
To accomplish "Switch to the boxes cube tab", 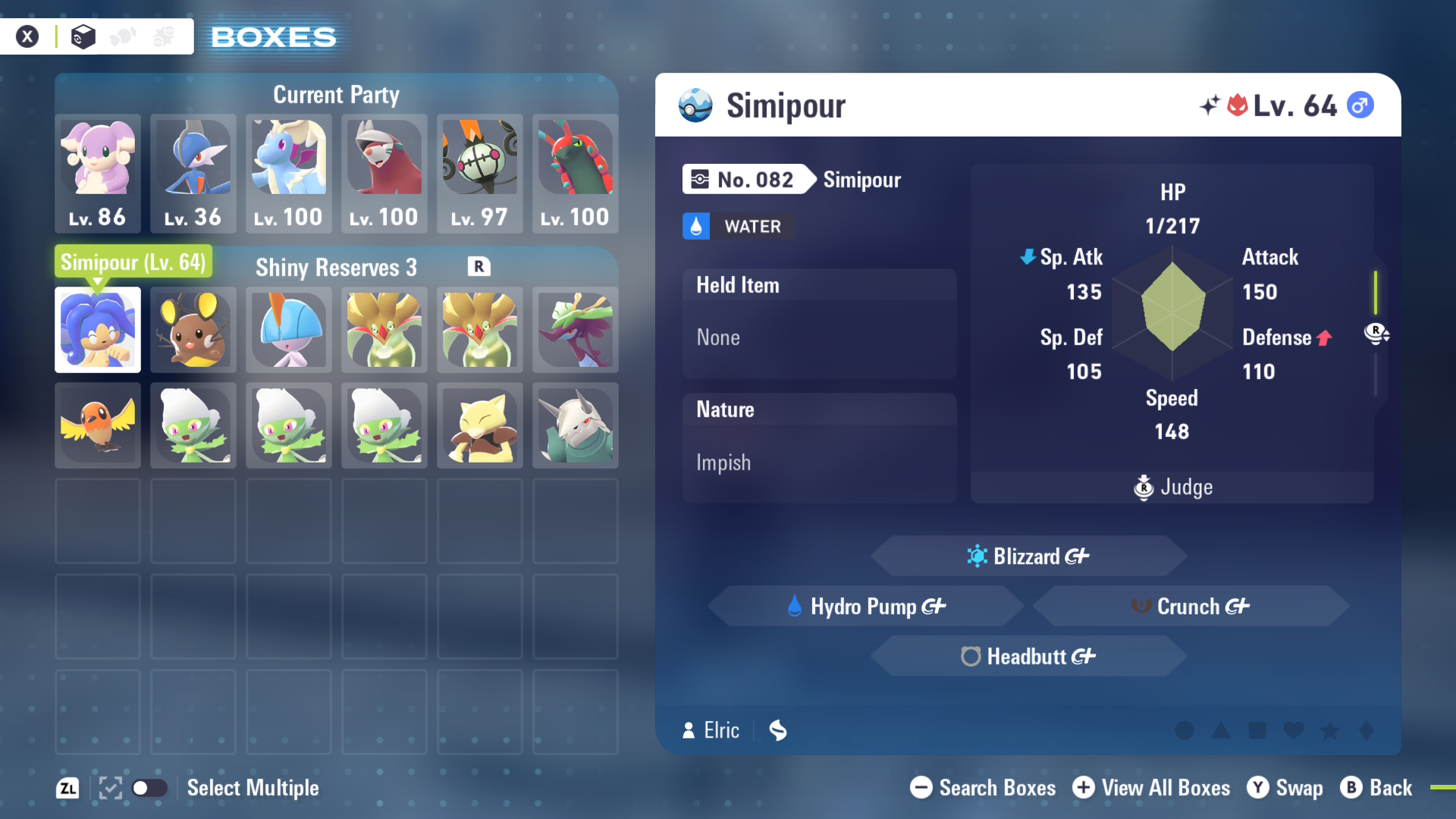I will pyautogui.click(x=83, y=36).
